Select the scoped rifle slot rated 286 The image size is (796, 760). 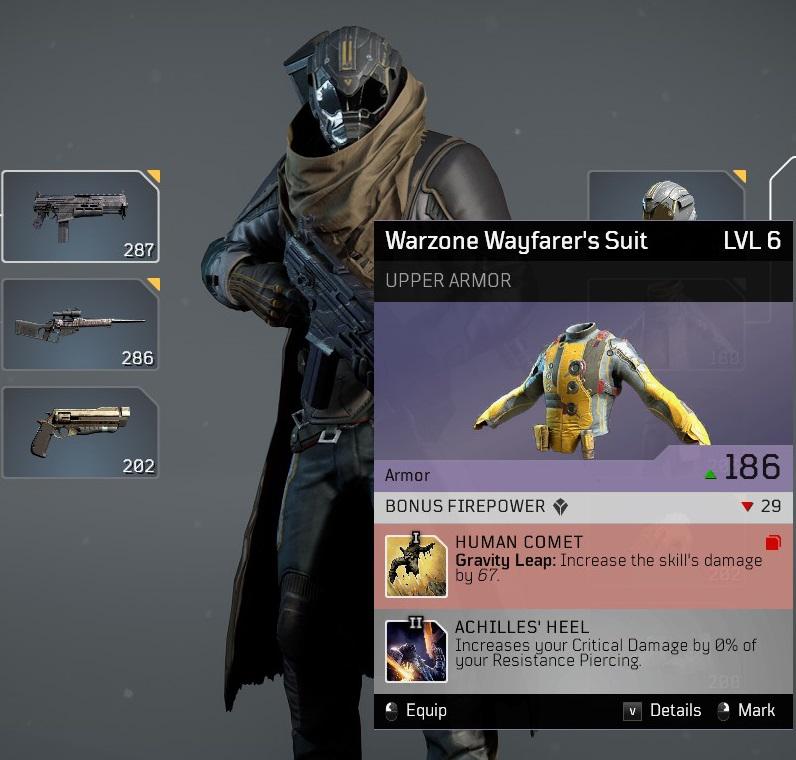point(80,324)
